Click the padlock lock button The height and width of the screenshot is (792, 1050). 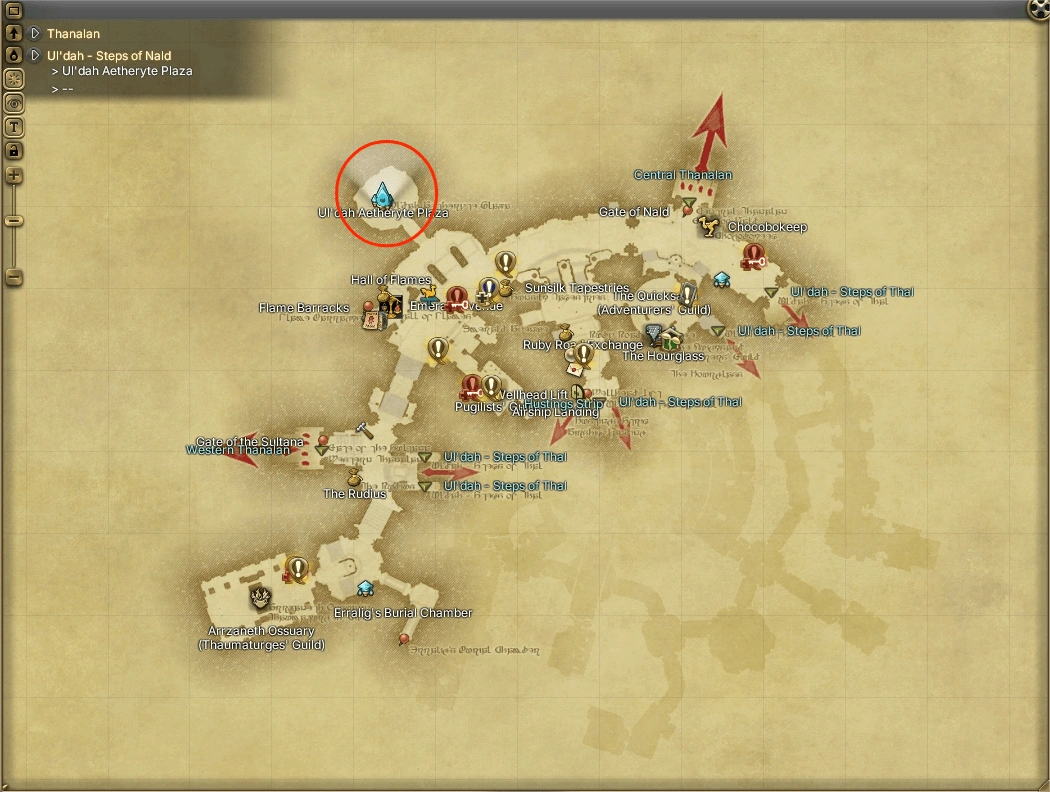click(14, 151)
